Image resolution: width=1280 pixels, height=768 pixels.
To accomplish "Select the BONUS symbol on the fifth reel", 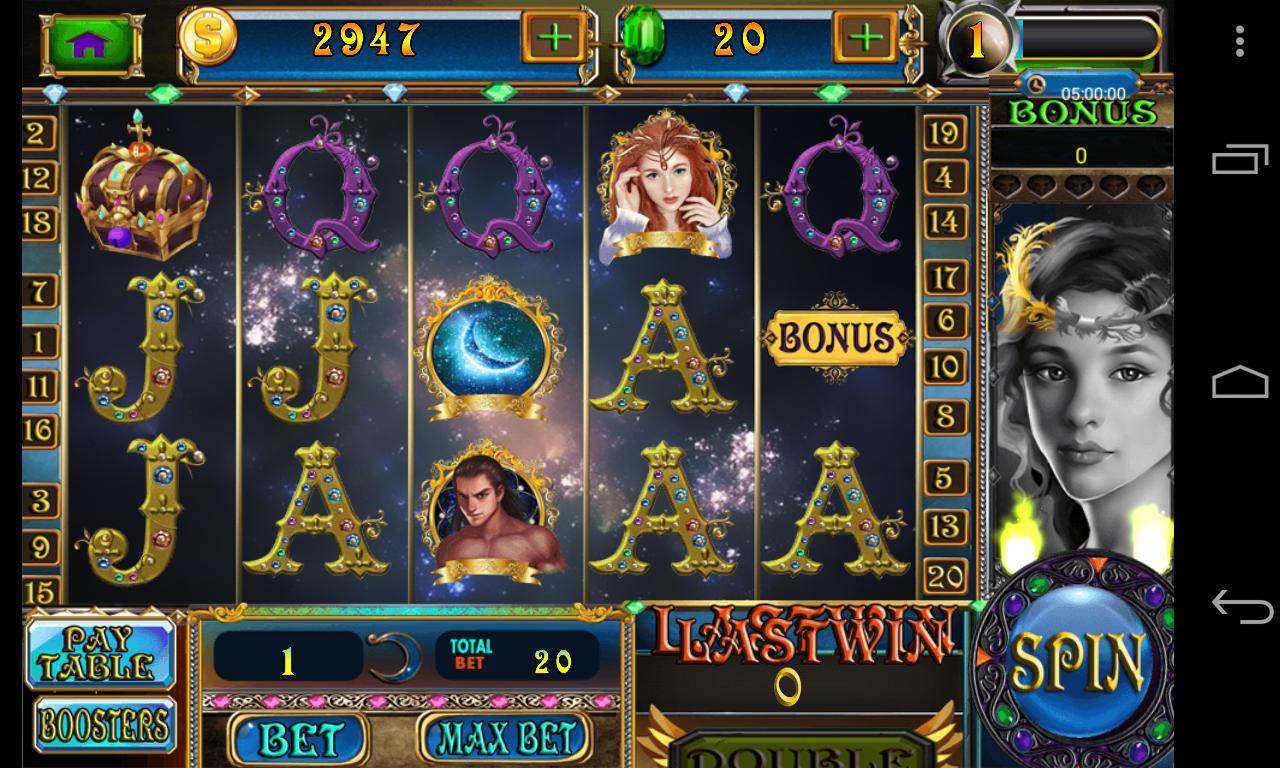I will click(838, 337).
